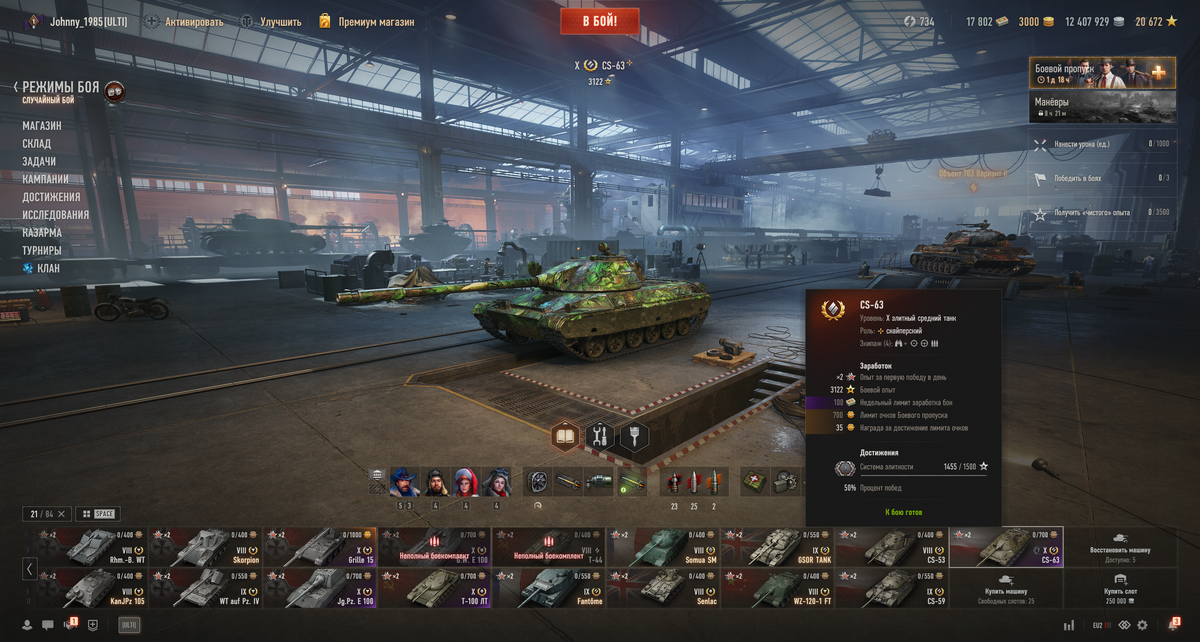Open the КАЗАРМА menu entry
The height and width of the screenshot is (642, 1200).
(42, 233)
